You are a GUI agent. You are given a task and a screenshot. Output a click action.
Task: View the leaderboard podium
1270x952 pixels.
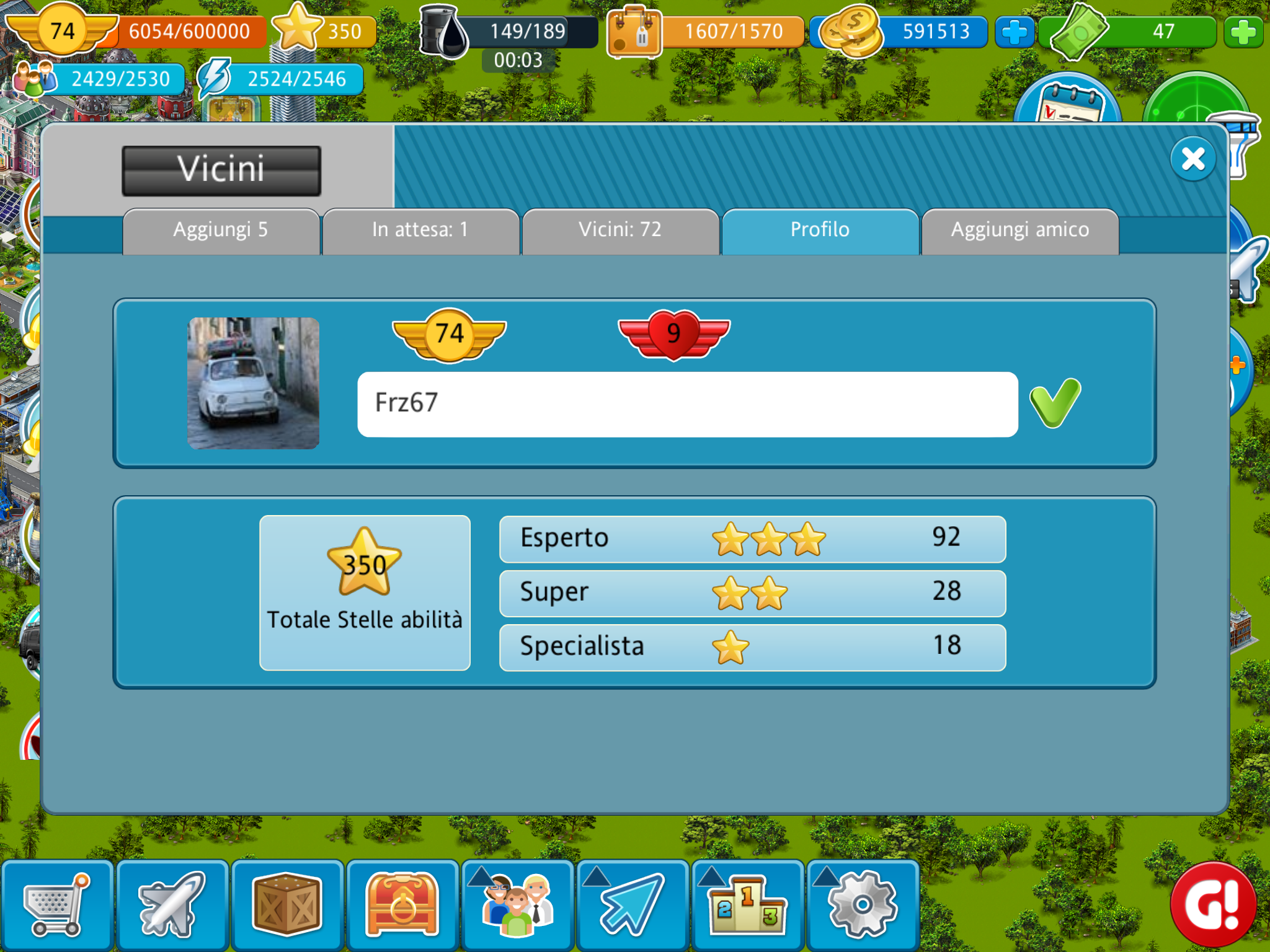tap(748, 906)
